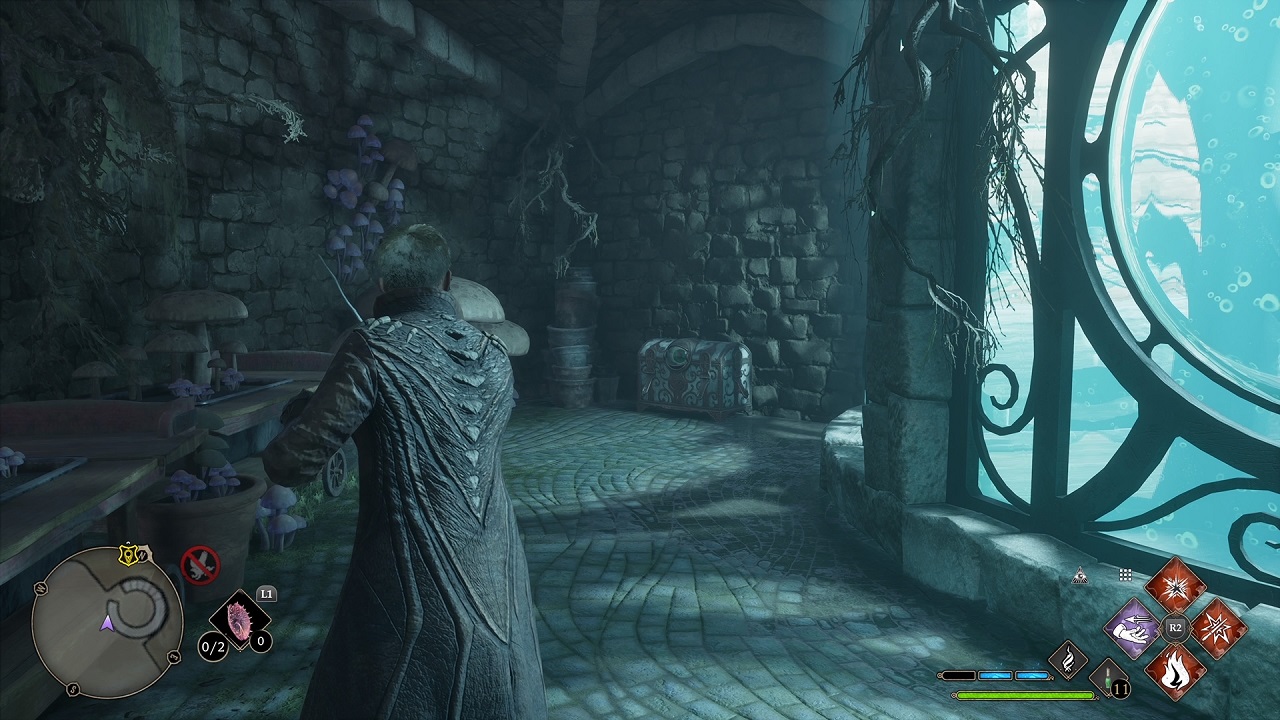Click the North compass marker on minimap
Screen dimensions: 1280x720
point(144,555)
